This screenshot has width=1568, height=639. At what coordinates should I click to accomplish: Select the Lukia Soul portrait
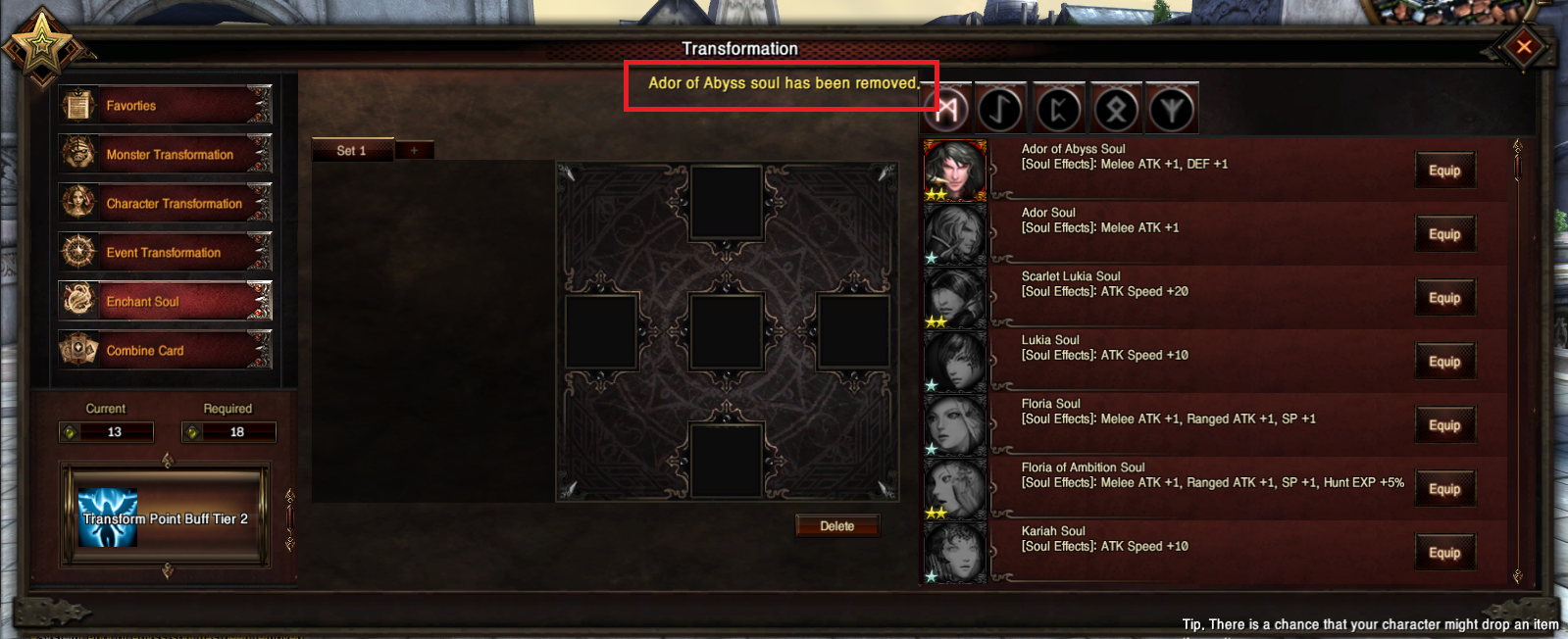(x=954, y=362)
